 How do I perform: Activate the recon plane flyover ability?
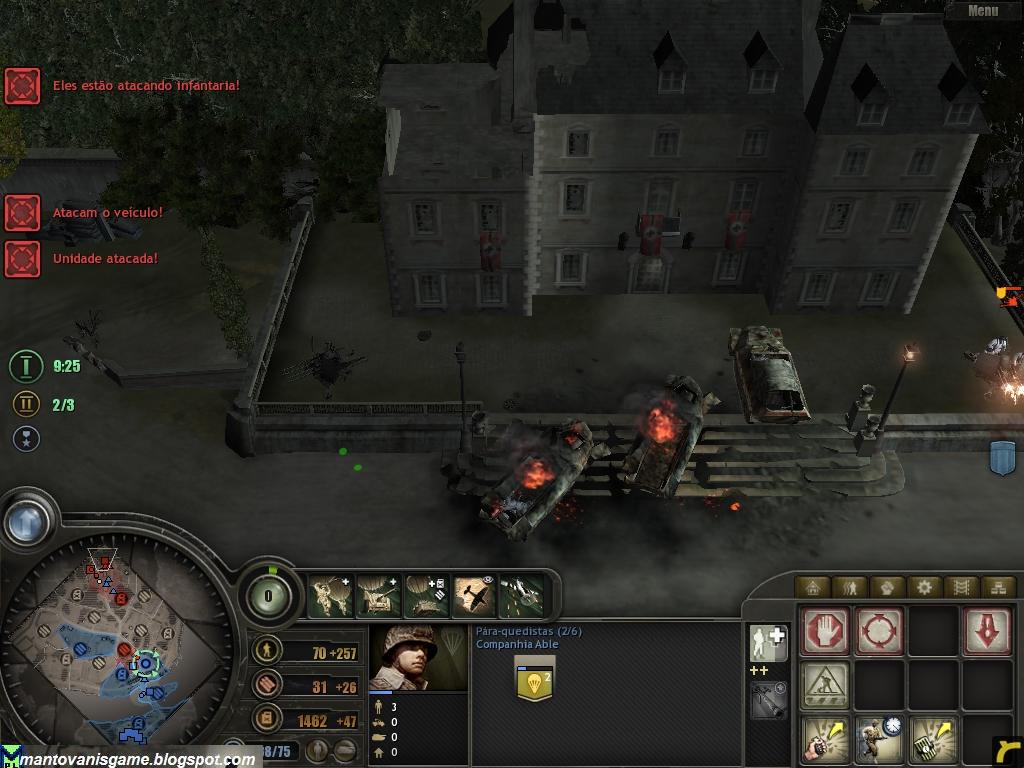click(474, 597)
